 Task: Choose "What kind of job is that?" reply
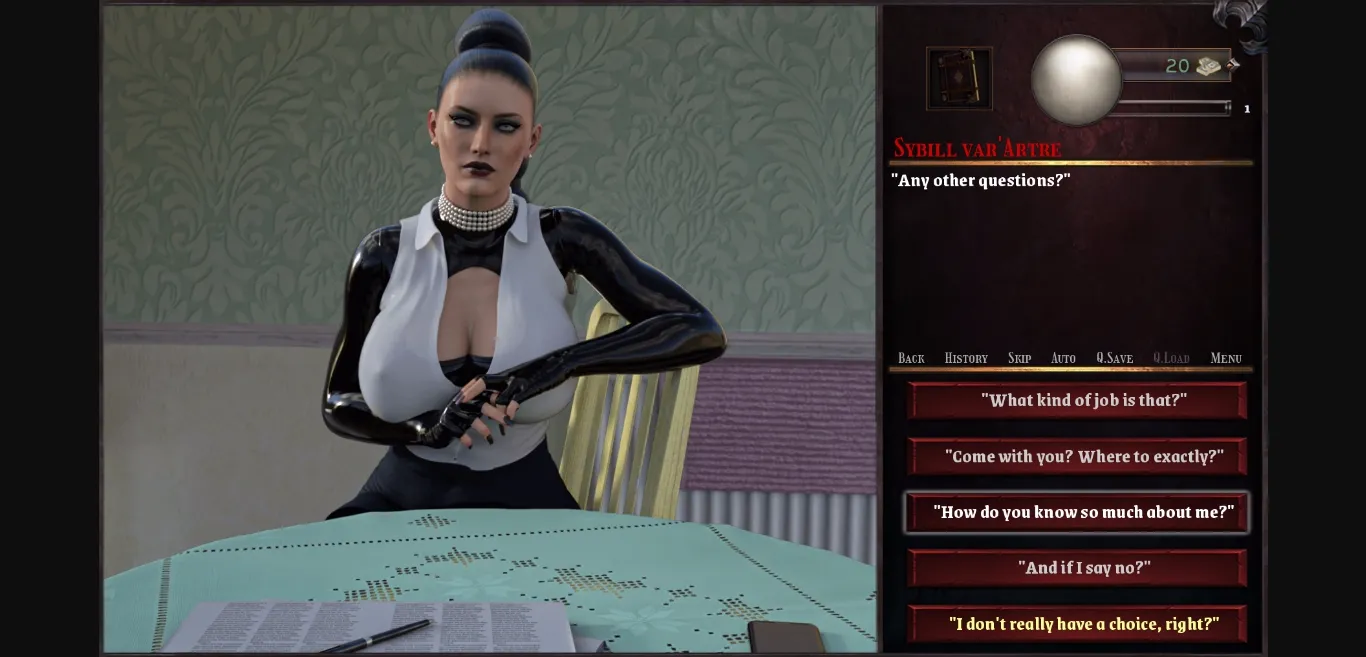(1077, 400)
